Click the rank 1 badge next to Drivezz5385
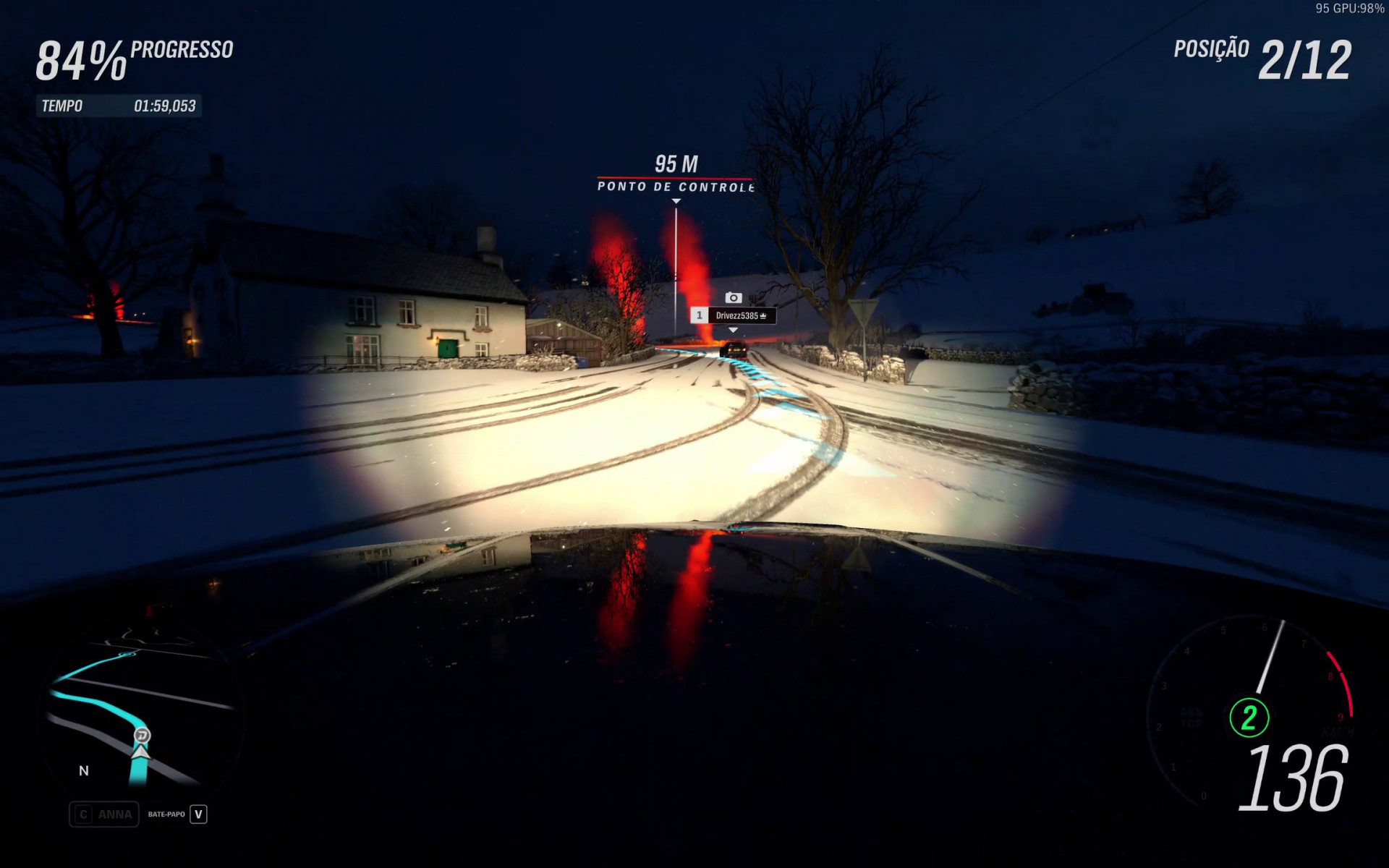The height and width of the screenshot is (868, 1389). point(700,316)
